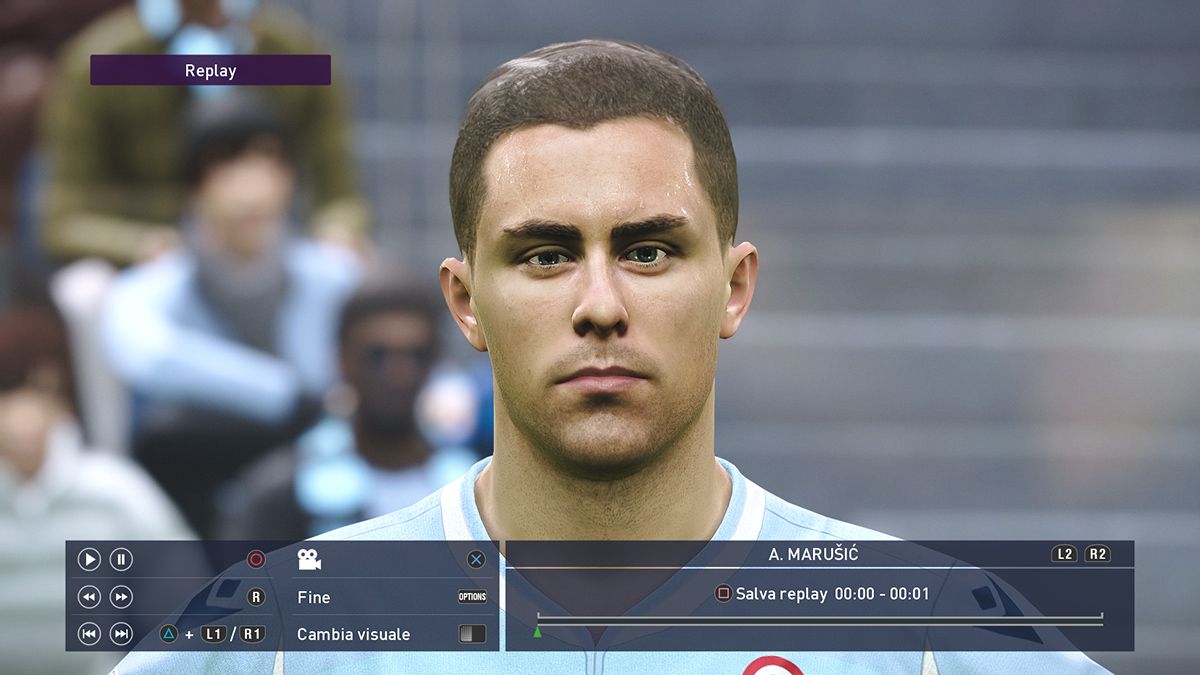This screenshot has height=675, width=1200.
Task: Fast-forward the replay
Action: (121, 597)
